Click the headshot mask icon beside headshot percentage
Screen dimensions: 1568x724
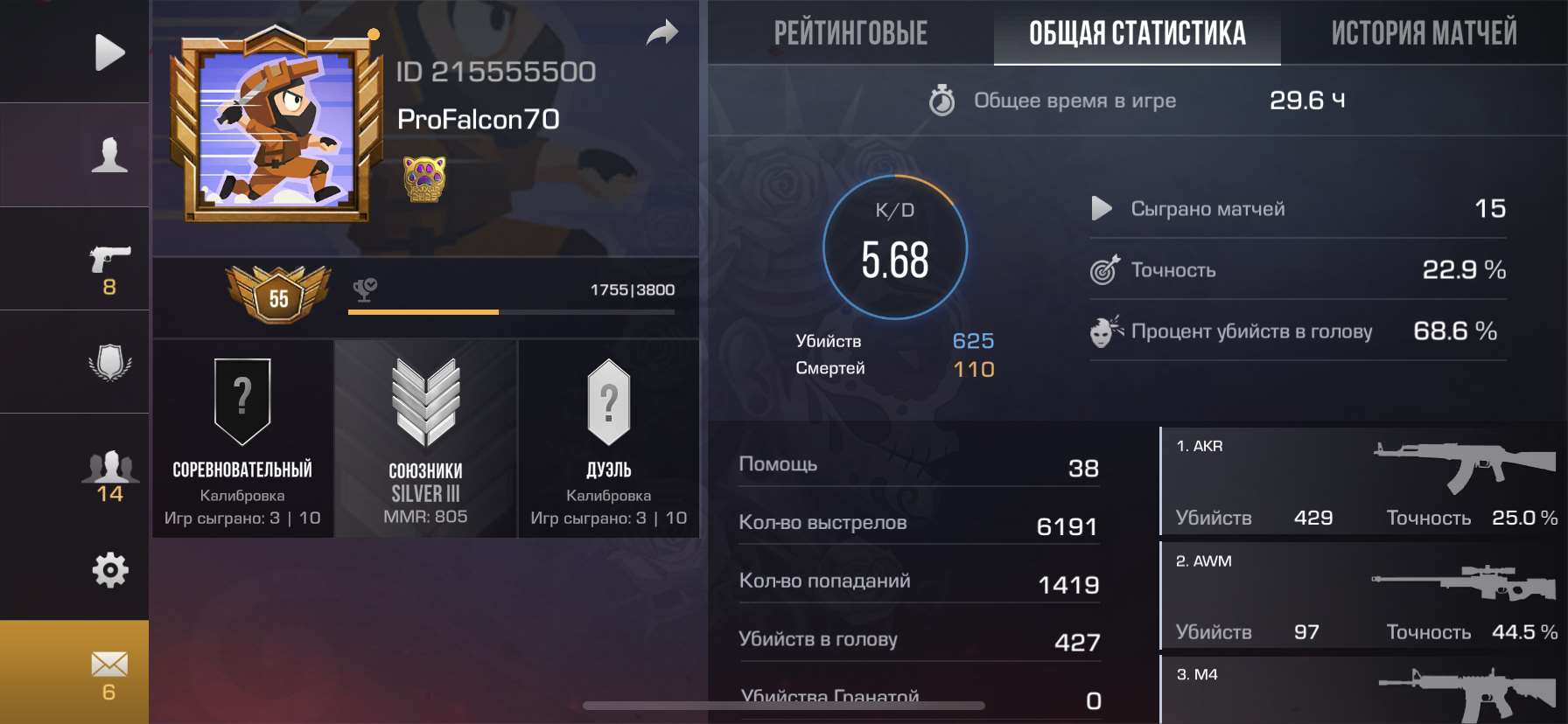tap(1105, 332)
